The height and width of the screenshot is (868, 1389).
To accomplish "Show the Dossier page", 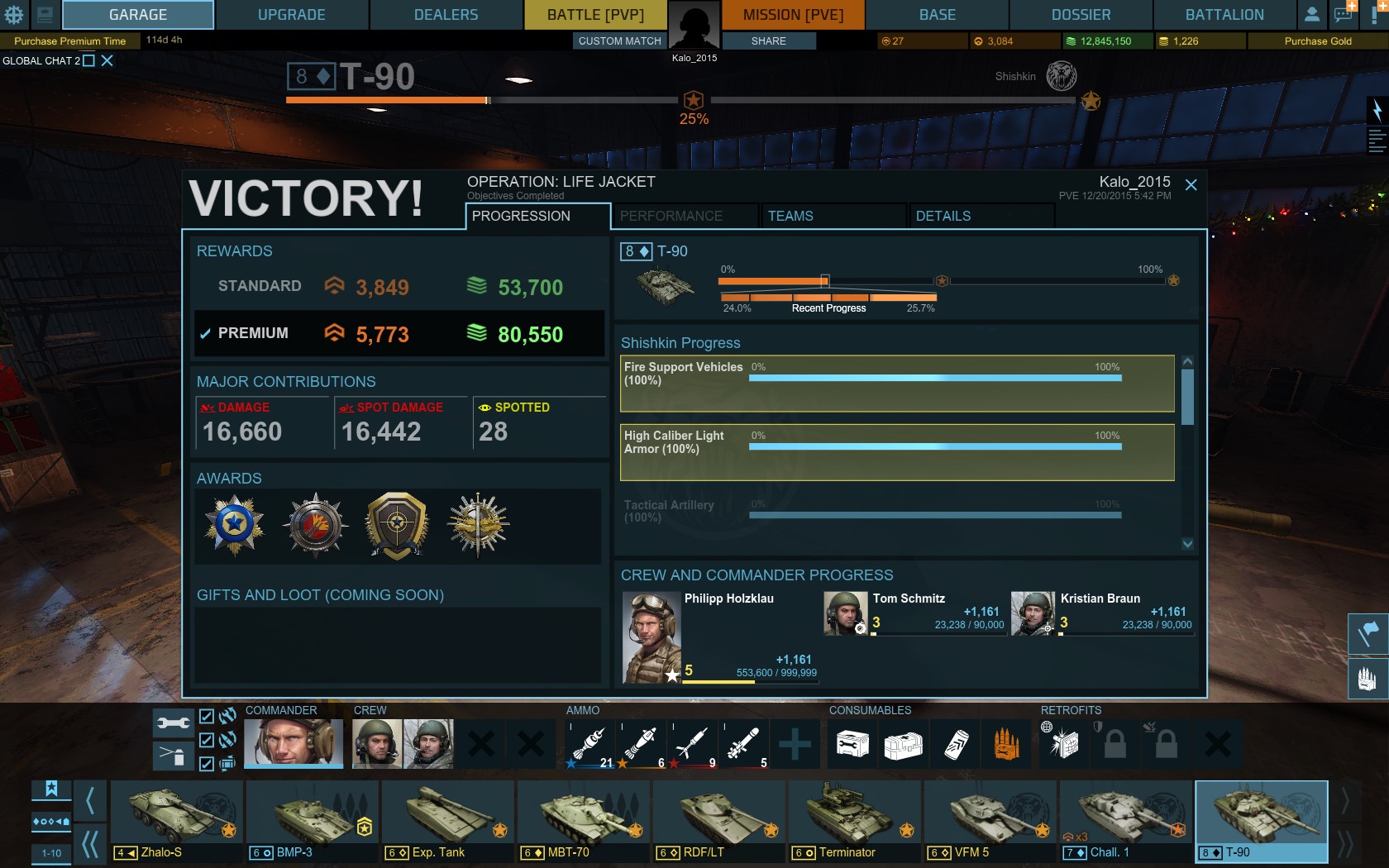I will [1081, 15].
